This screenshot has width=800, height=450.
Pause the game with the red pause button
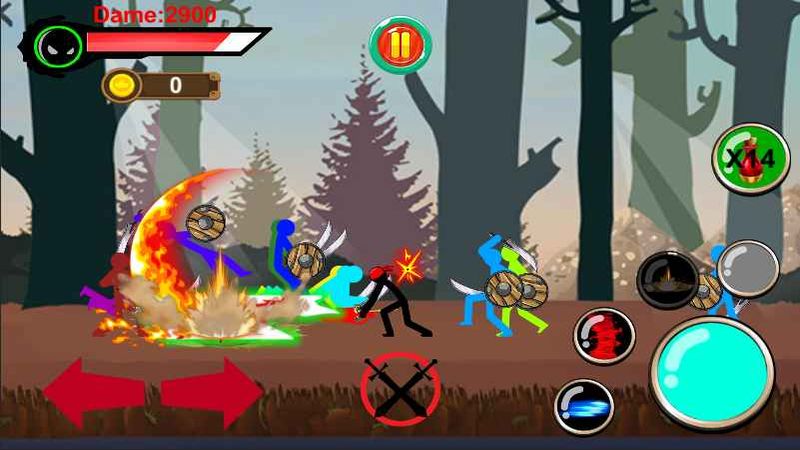[x=400, y=44]
